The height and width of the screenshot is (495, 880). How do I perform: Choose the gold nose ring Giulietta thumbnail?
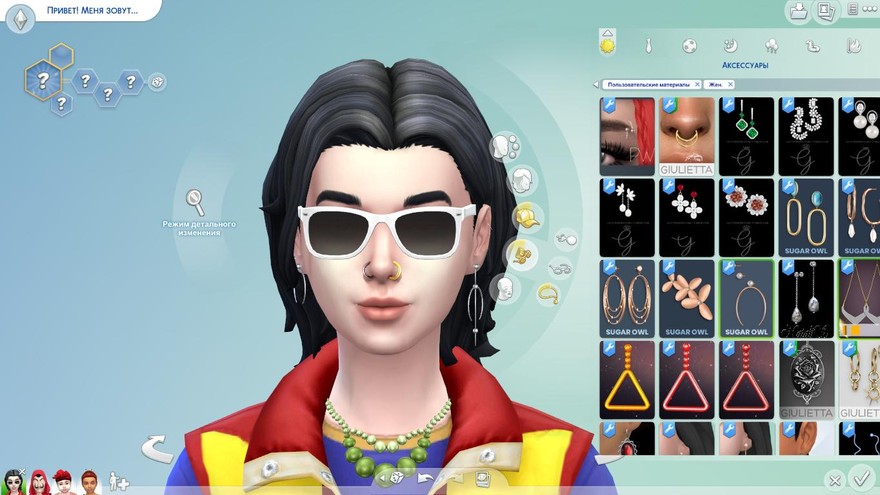pos(687,136)
